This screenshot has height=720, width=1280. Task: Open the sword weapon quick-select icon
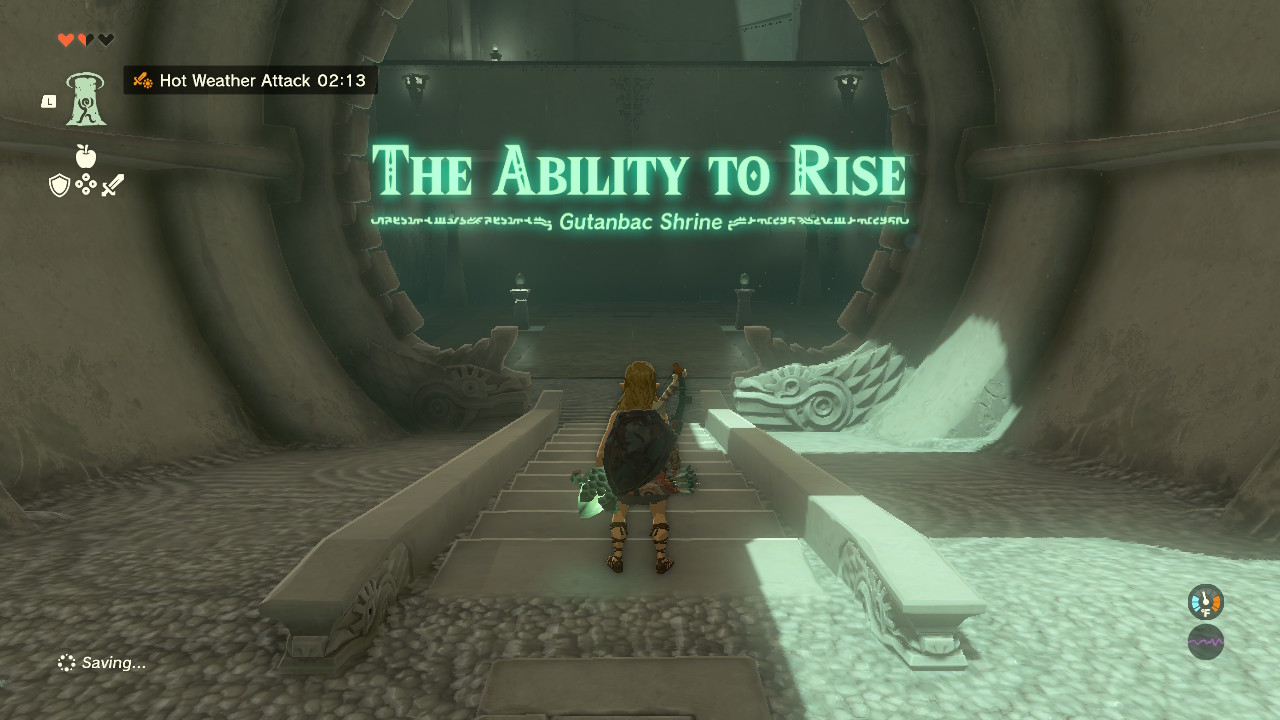point(112,186)
